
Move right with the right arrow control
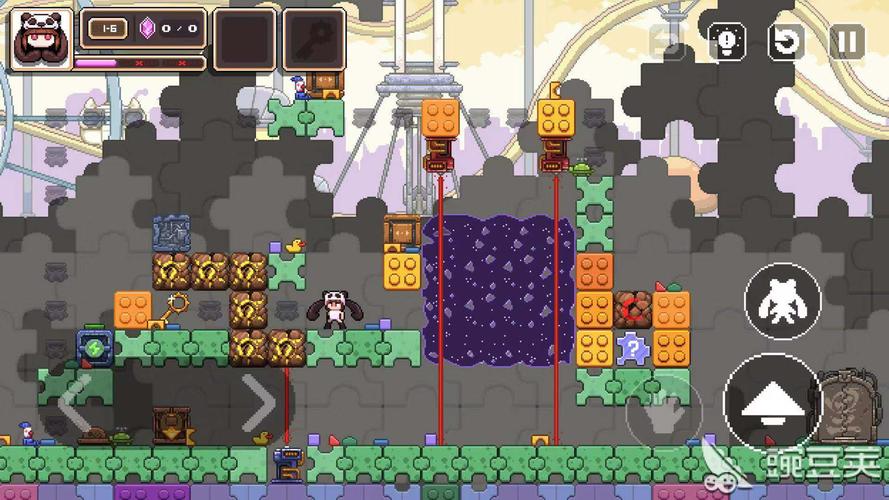coord(258,404)
